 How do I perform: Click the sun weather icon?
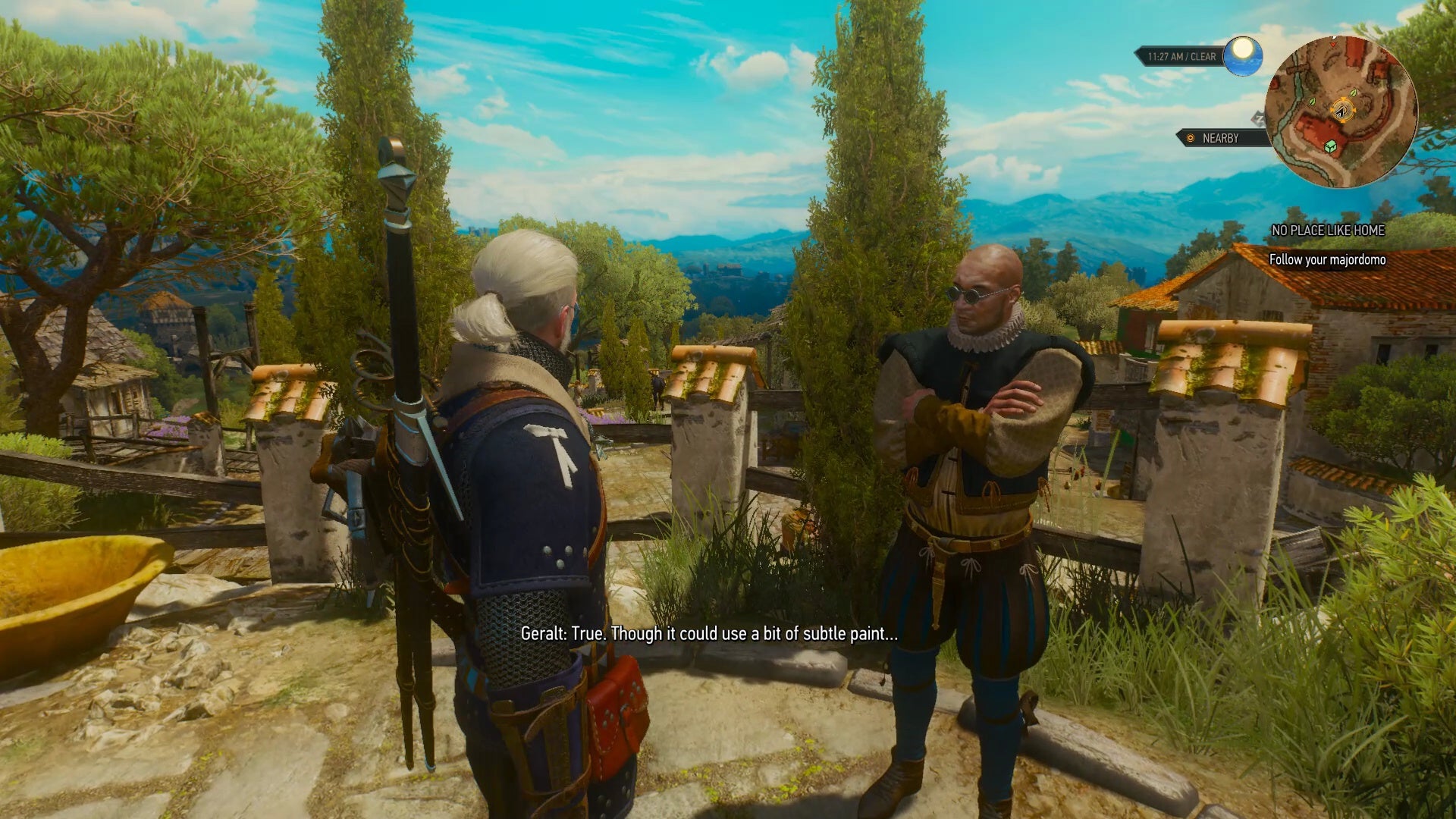(1242, 55)
